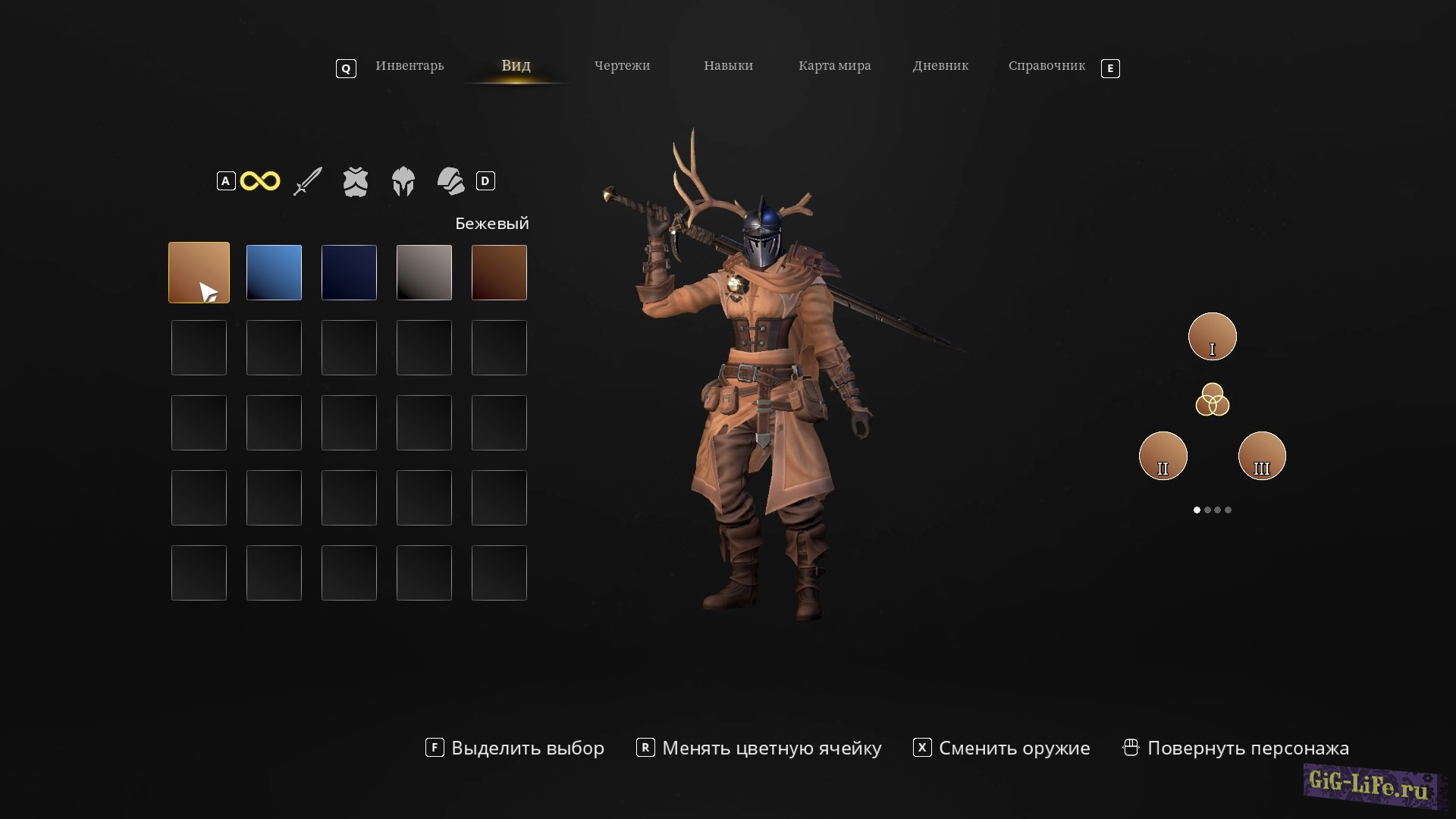The width and height of the screenshot is (1456, 819).
Task: Open the Инвентарь tab
Action: 409,66
